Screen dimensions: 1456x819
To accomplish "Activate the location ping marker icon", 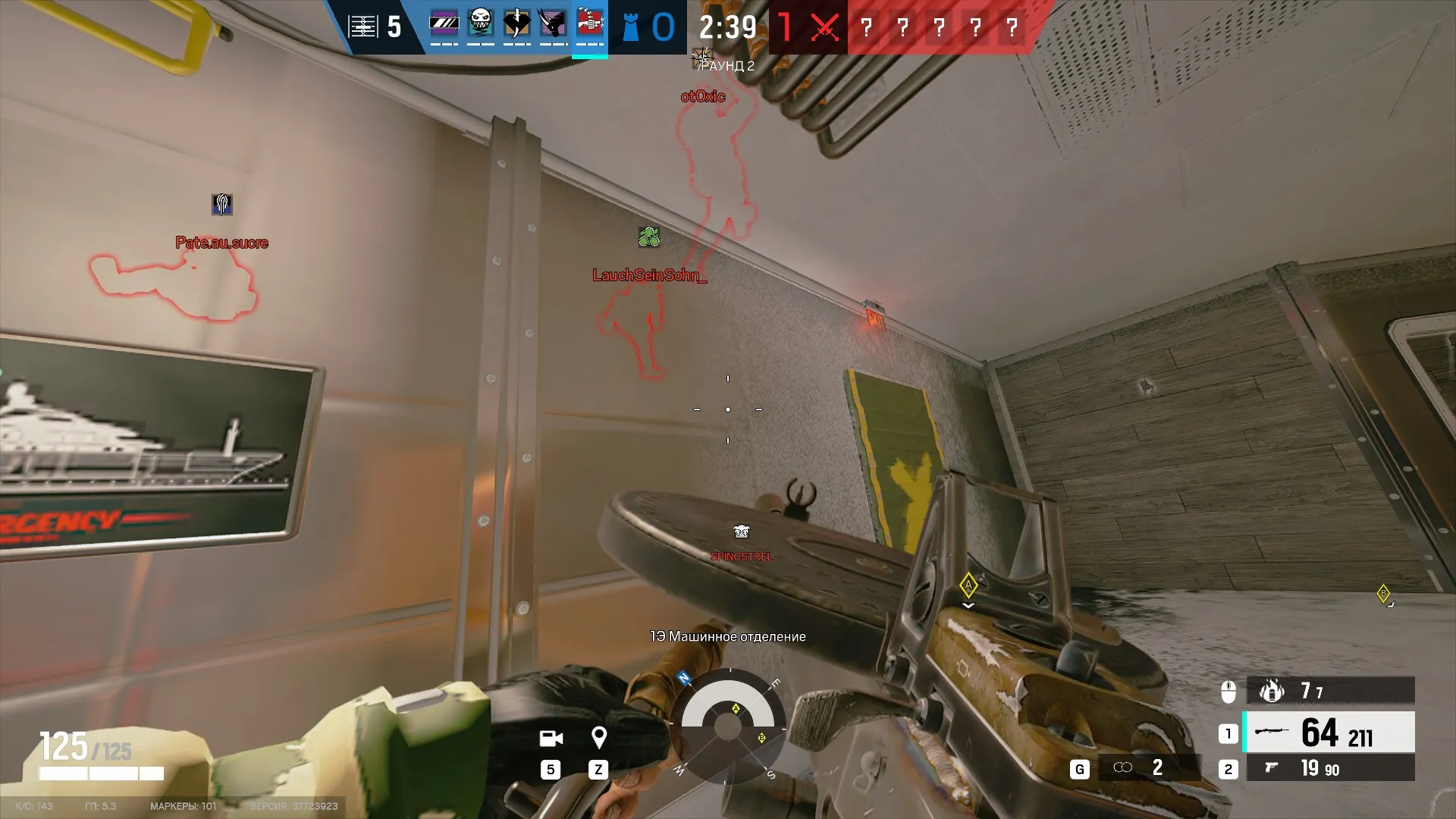I will pyautogui.click(x=598, y=737).
